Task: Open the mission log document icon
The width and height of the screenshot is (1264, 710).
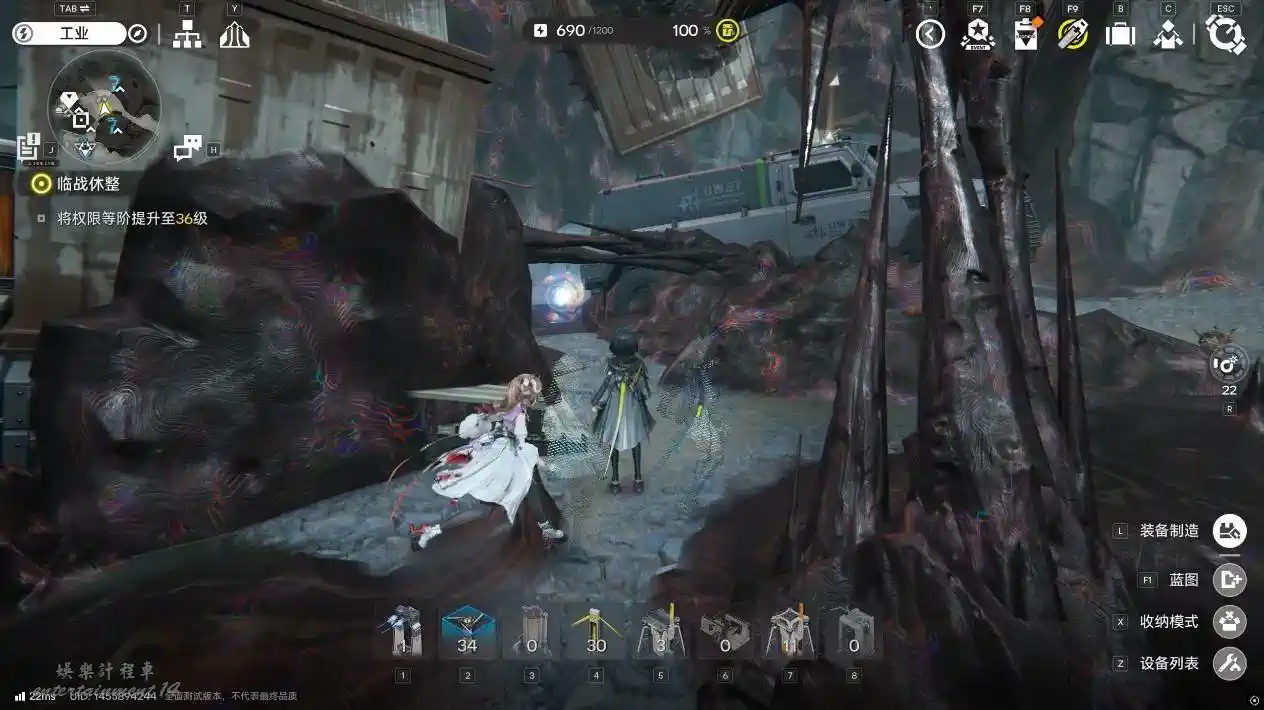Action: pos(28,148)
